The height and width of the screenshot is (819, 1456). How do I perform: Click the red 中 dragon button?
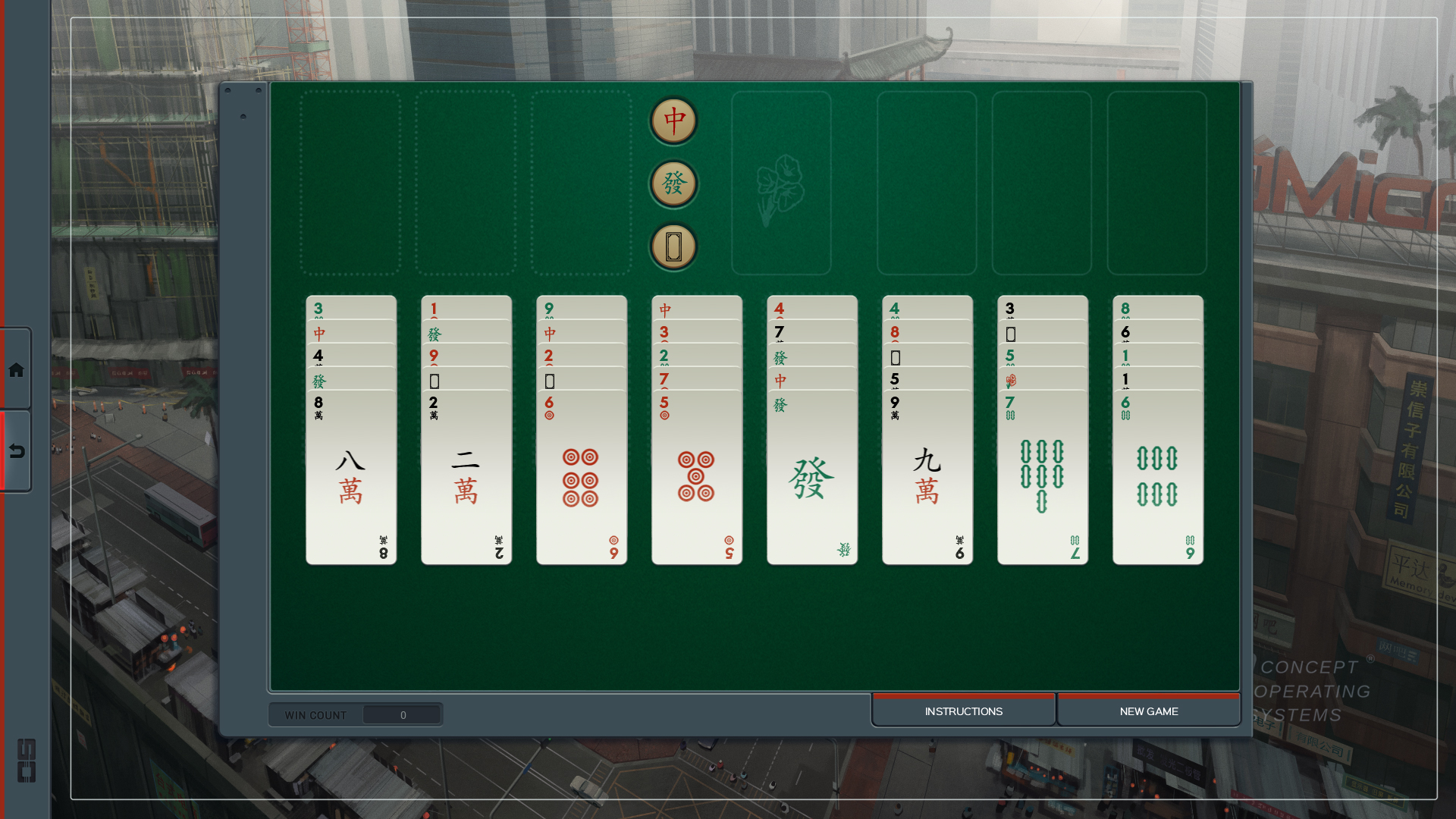point(672,121)
